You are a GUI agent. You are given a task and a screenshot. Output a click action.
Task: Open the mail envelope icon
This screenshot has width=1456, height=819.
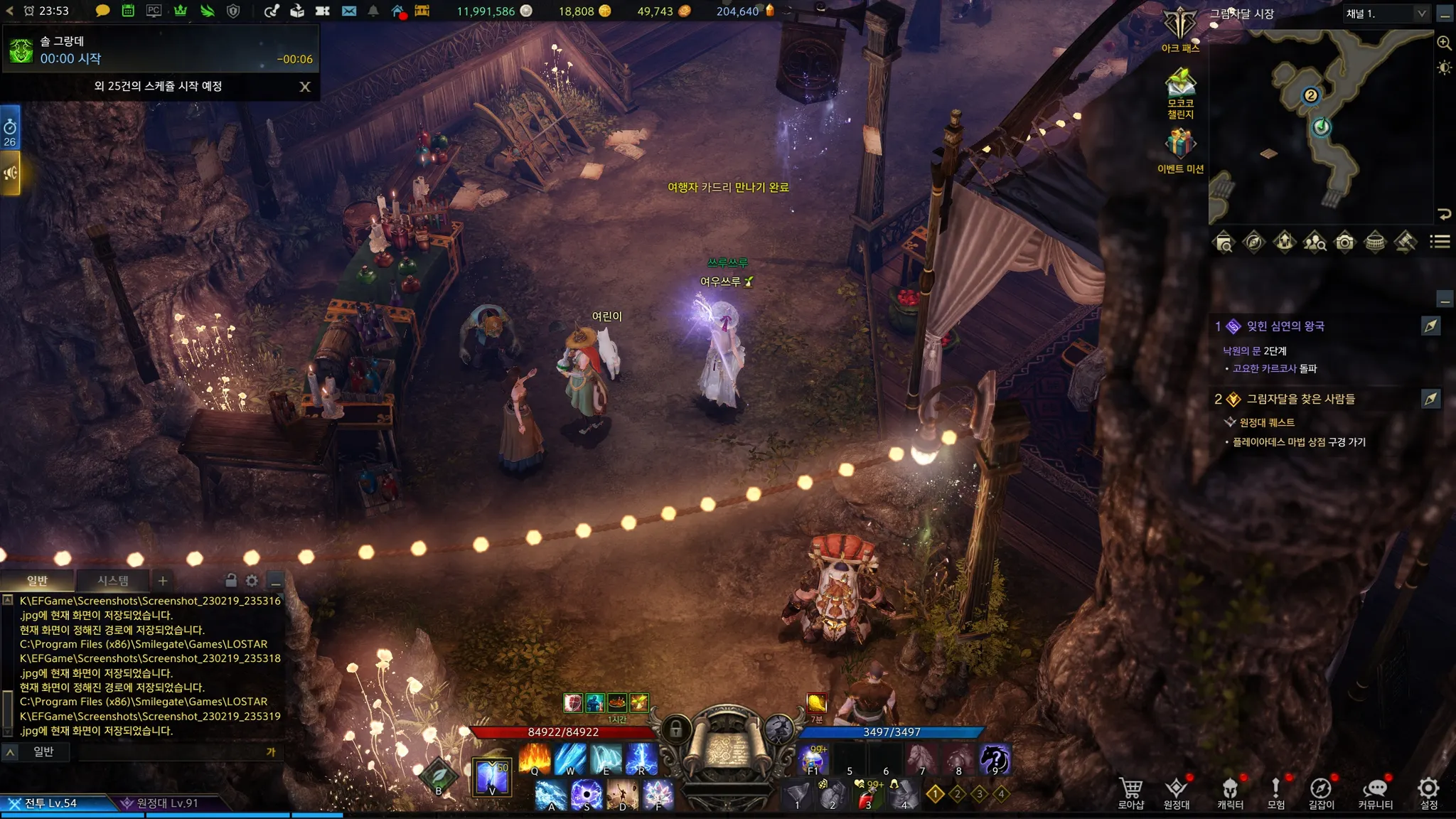(349, 11)
